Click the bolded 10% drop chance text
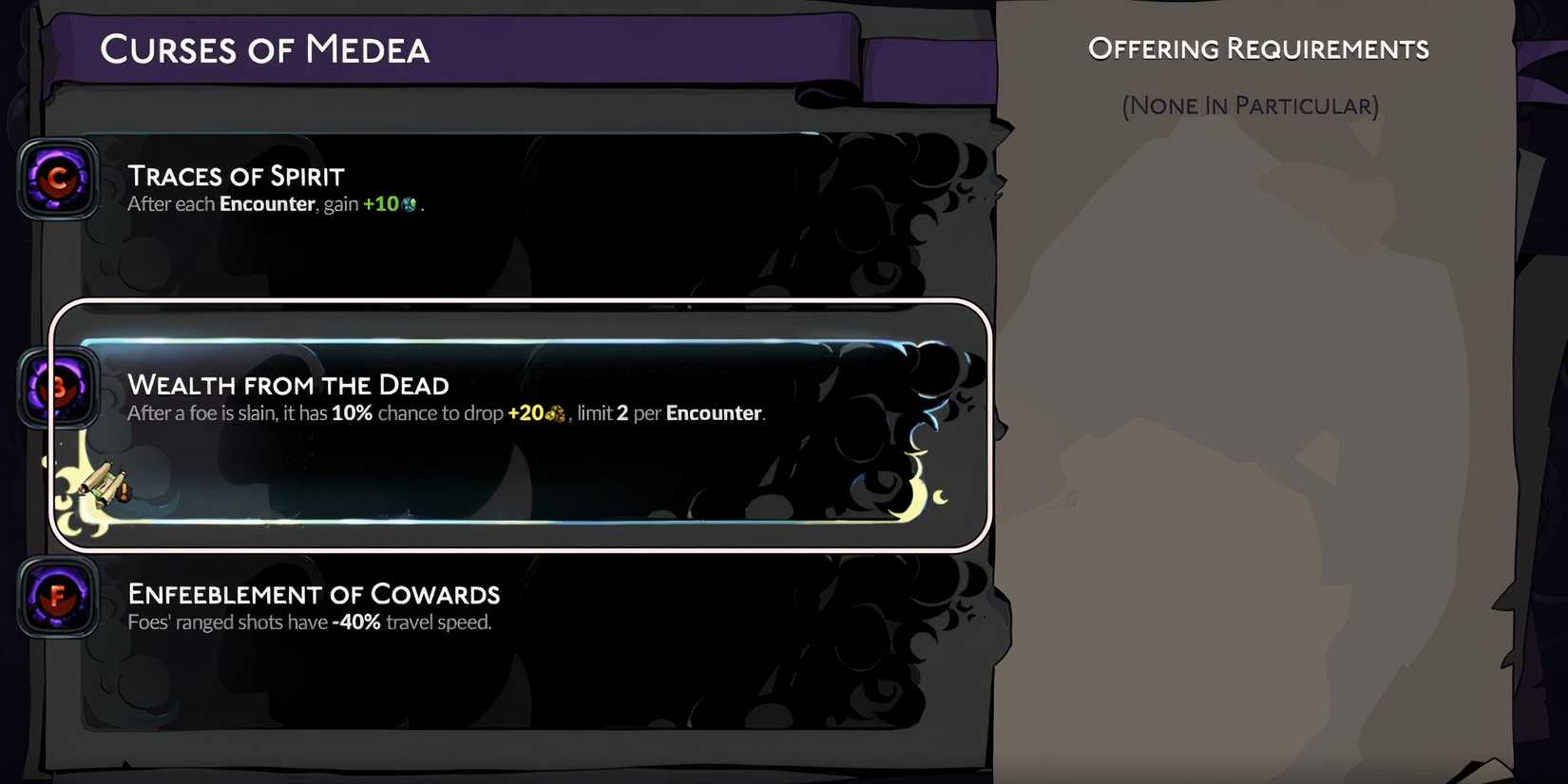 pos(353,413)
